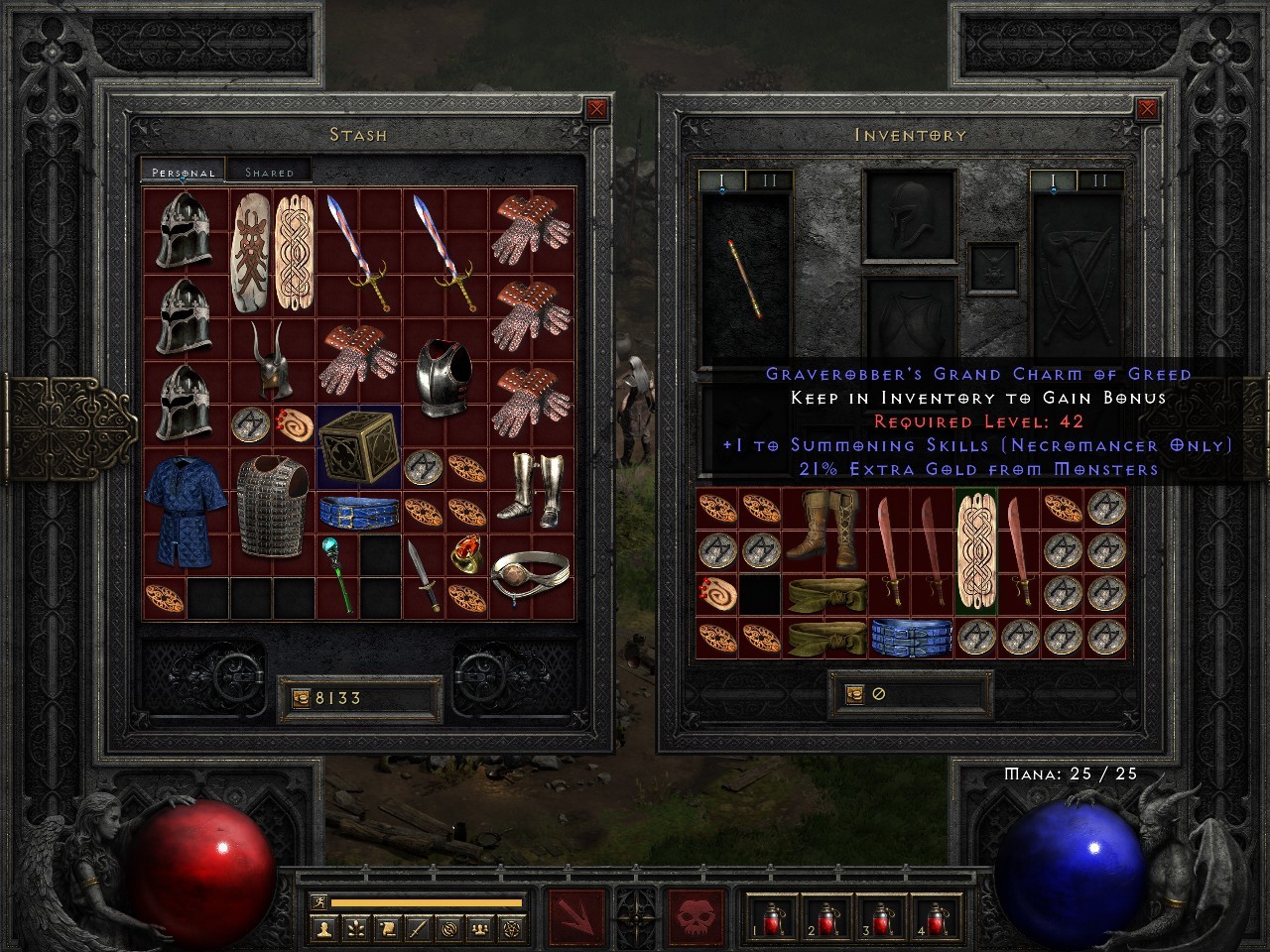
Task: Click the small skill icon beside the experience bar
Action: click(320, 903)
